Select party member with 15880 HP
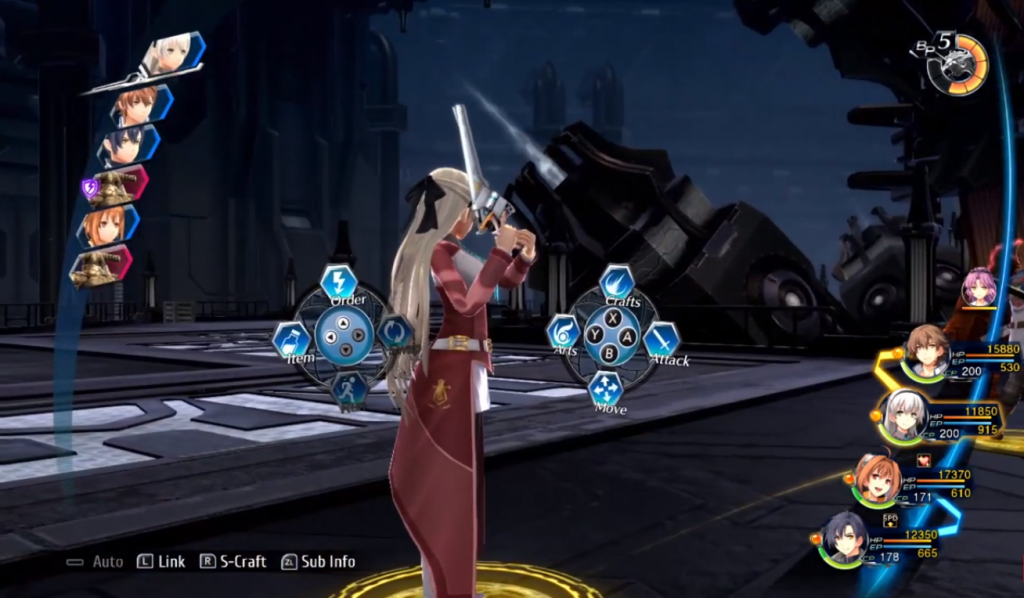Viewport: 1024px width, 598px height. tap(927, 351)
